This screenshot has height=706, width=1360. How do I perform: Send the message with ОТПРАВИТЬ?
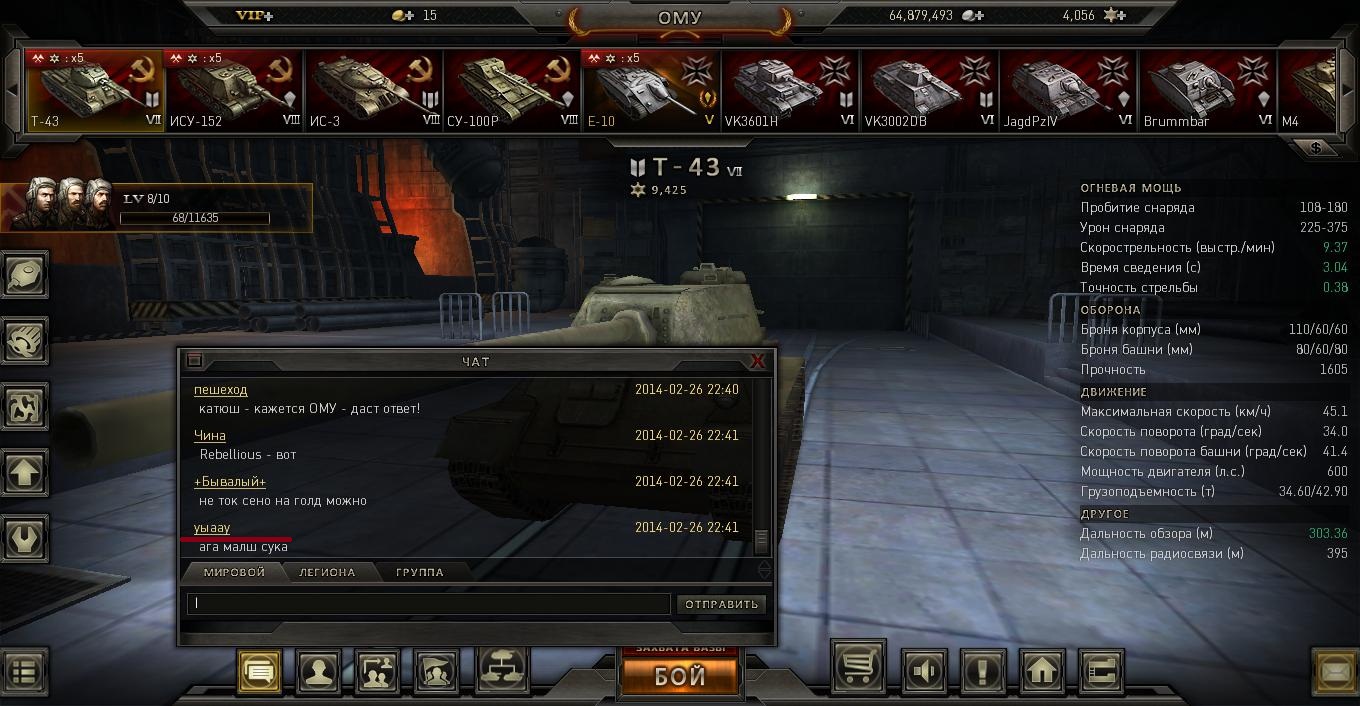722,604
